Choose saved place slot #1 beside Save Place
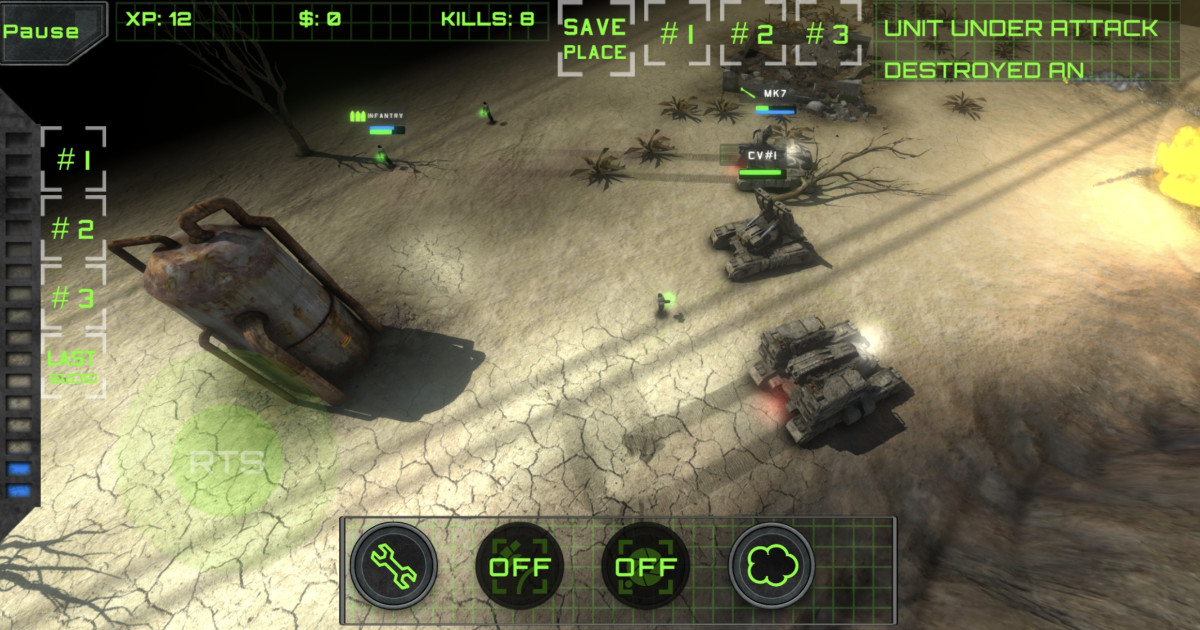Viewport: 1200px width, 630px height. [677, 35]
